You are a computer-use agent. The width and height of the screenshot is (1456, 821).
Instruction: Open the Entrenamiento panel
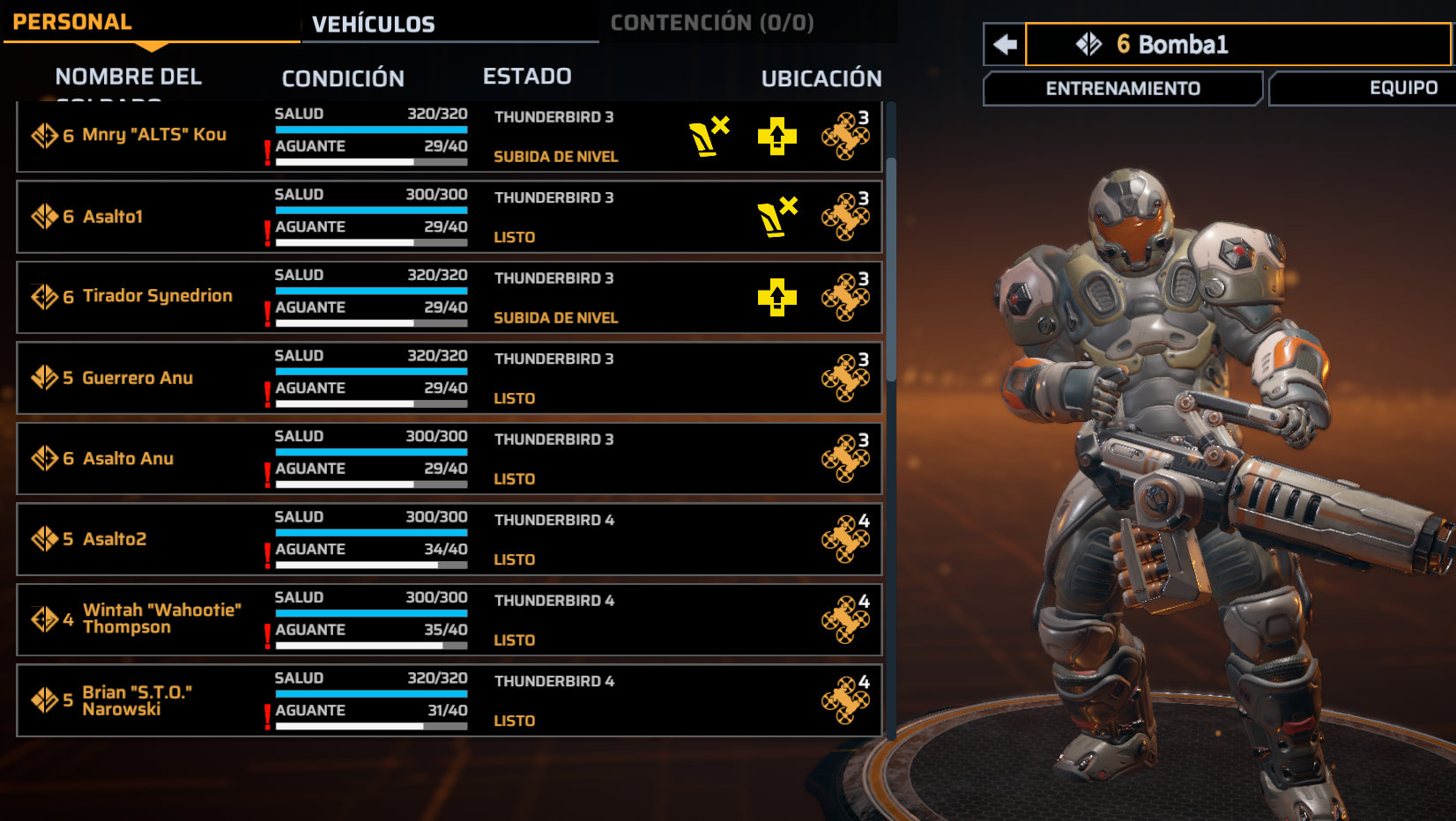point(1122,88)
